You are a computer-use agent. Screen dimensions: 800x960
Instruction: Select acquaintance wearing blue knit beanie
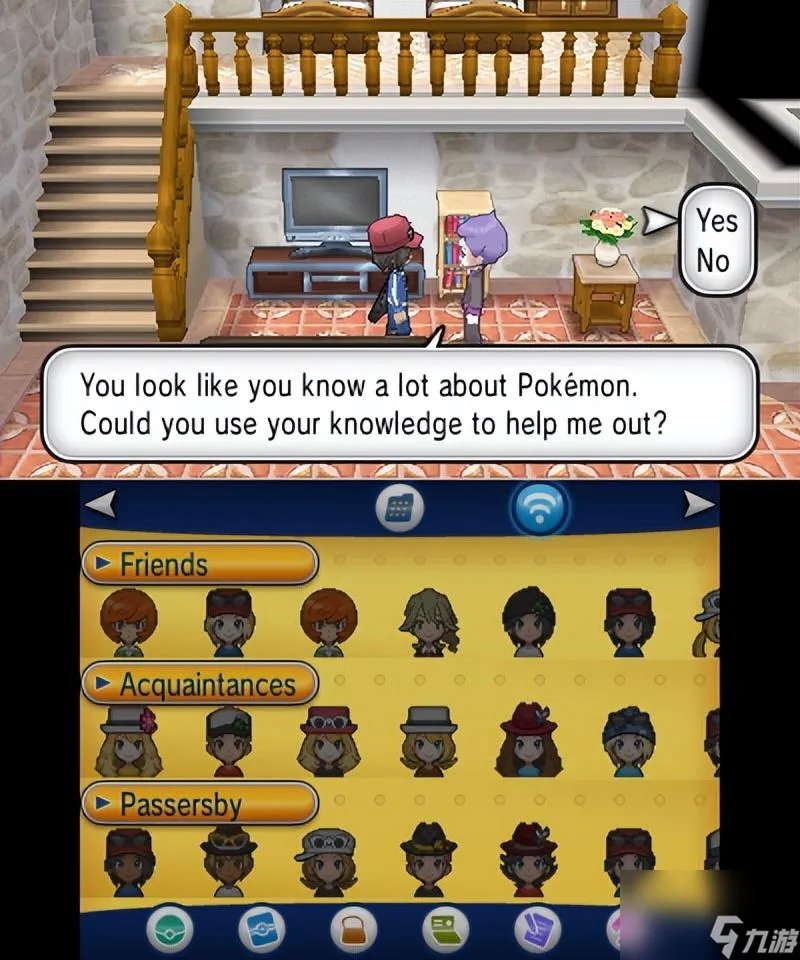pos(628,740)
